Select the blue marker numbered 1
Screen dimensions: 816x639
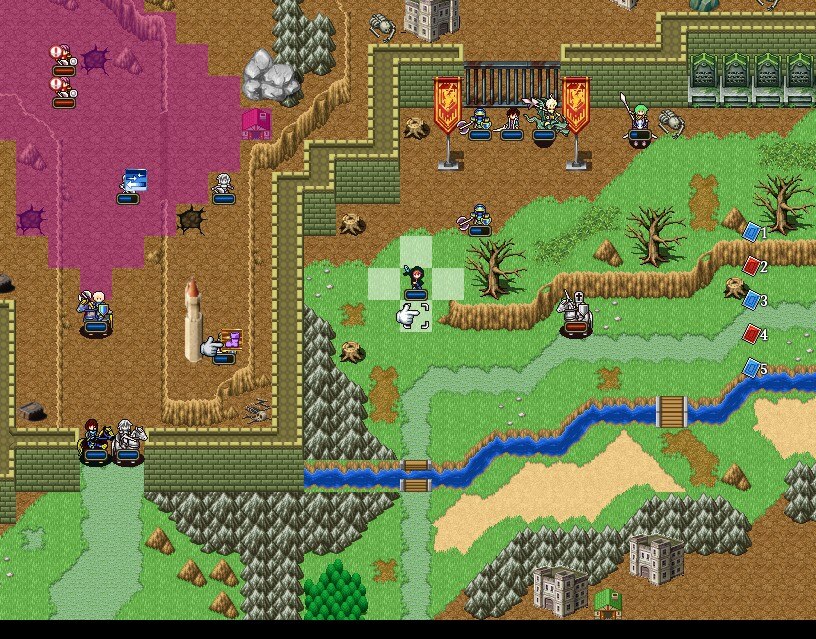[x=752, y=232]
